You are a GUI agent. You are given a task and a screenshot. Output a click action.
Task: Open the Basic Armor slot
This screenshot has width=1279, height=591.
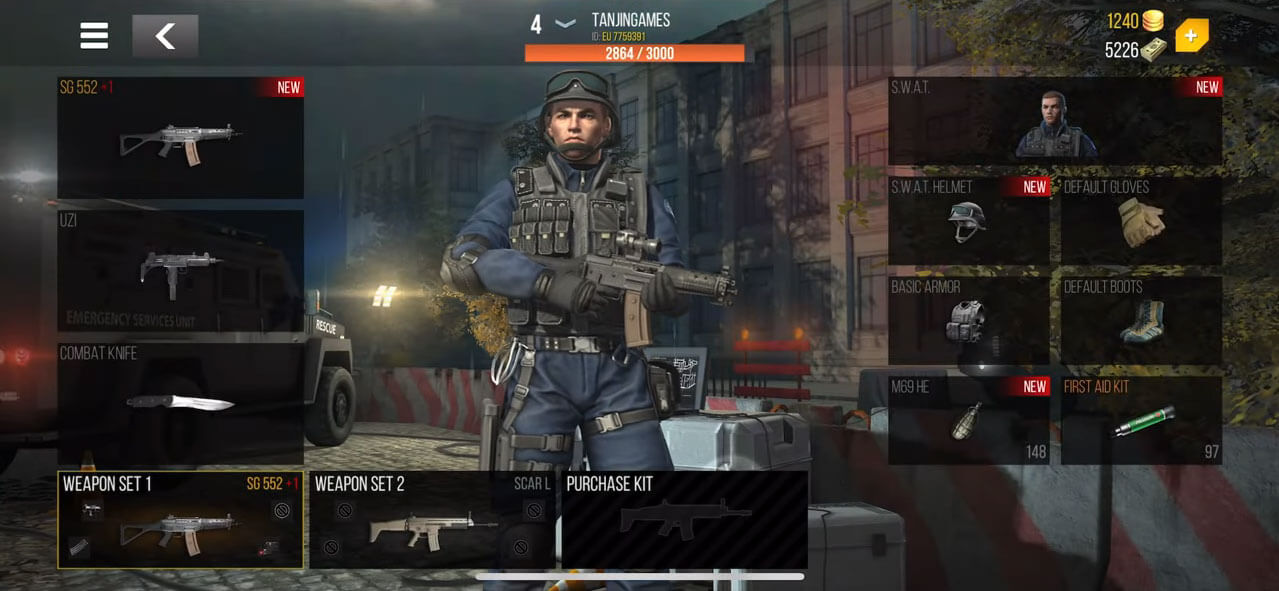point(968,320)
